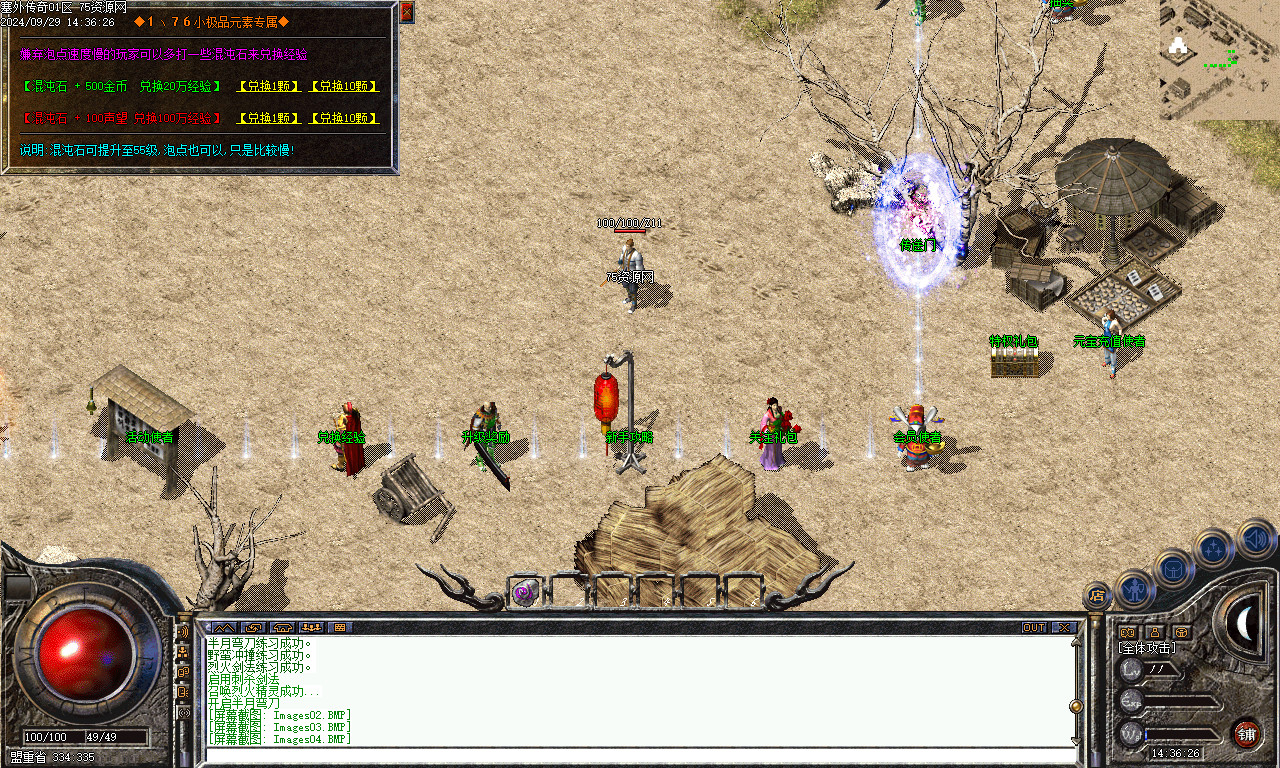Switch the 全体攻击 attack mode label

tap(1146, 648)
